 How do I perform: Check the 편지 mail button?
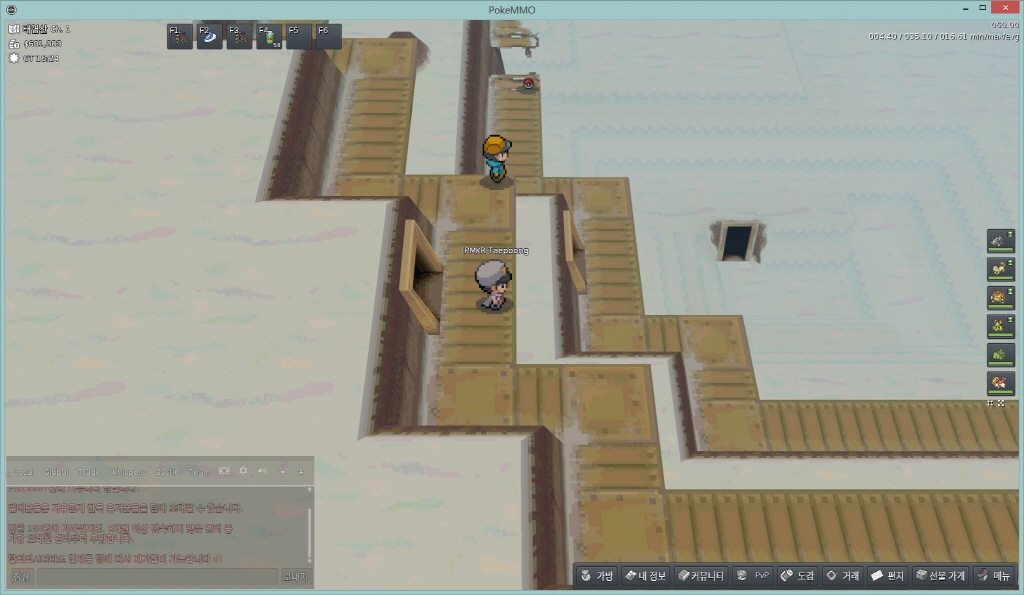click(x=887, y=576)
